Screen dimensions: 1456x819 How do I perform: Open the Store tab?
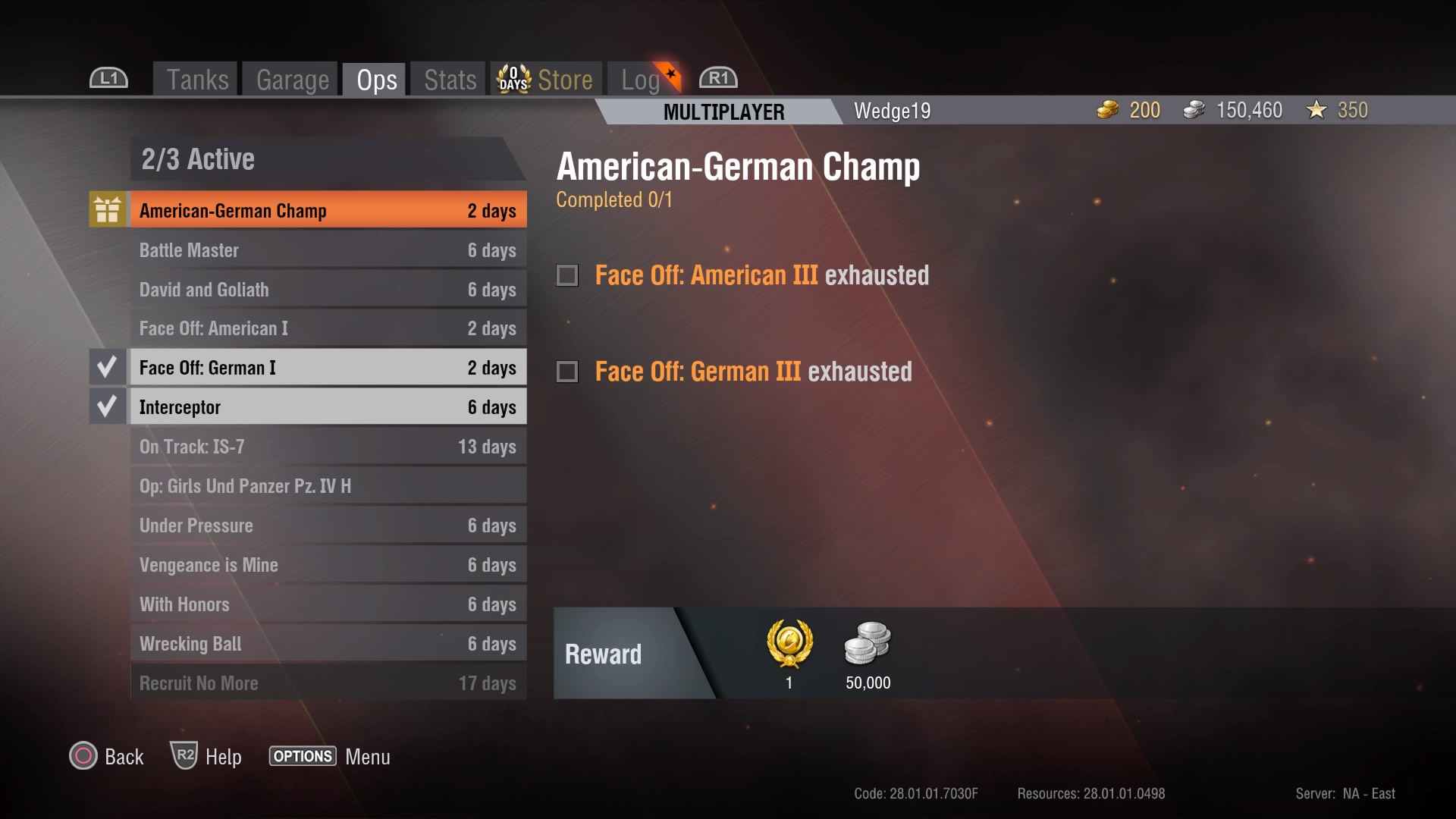pos(565,78)
